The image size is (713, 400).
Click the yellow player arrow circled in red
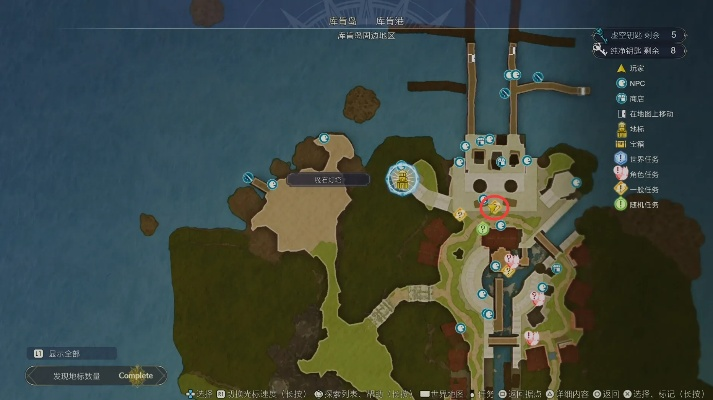[x=494, y=206]
